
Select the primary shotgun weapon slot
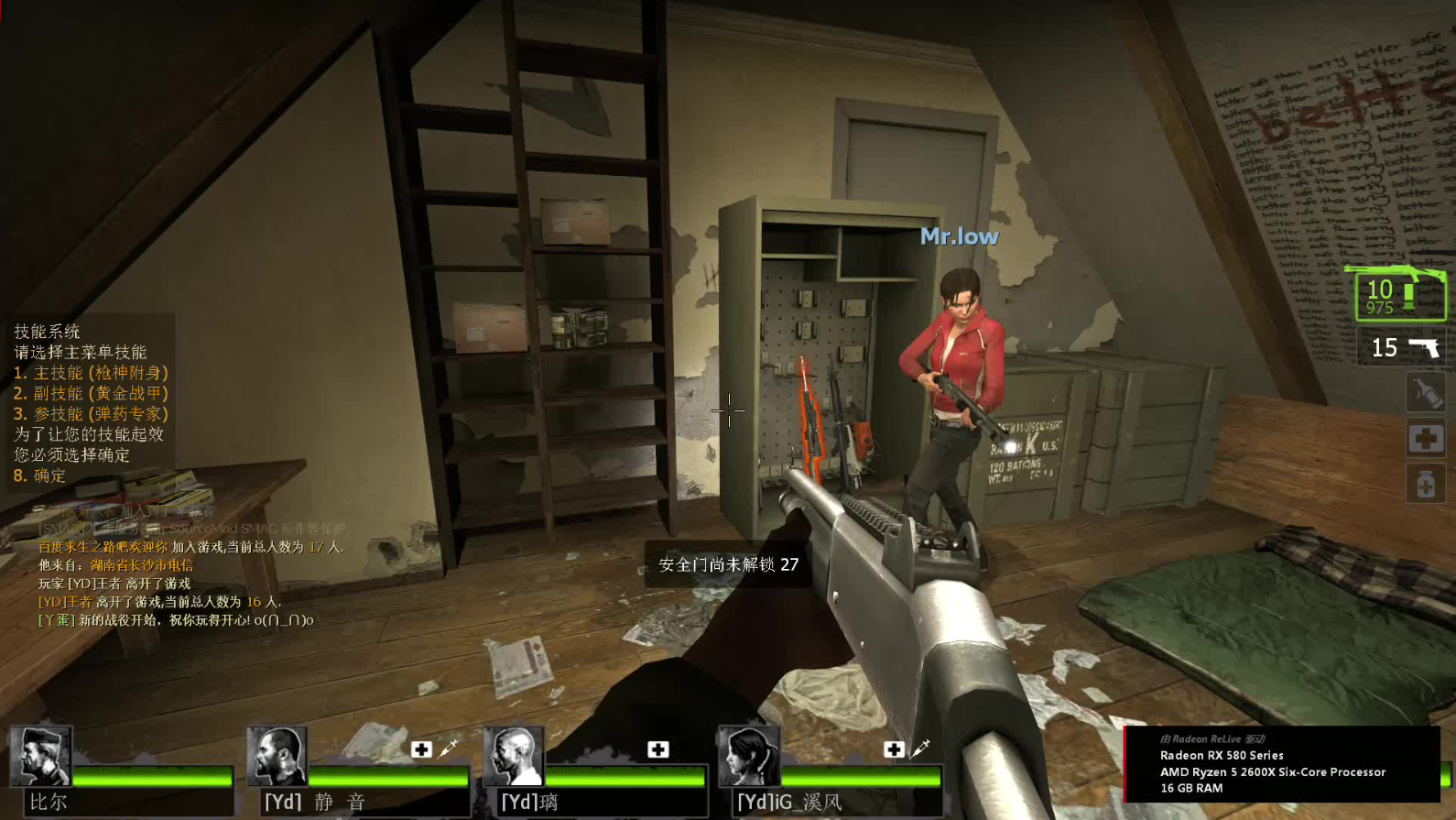point(1399,295)
